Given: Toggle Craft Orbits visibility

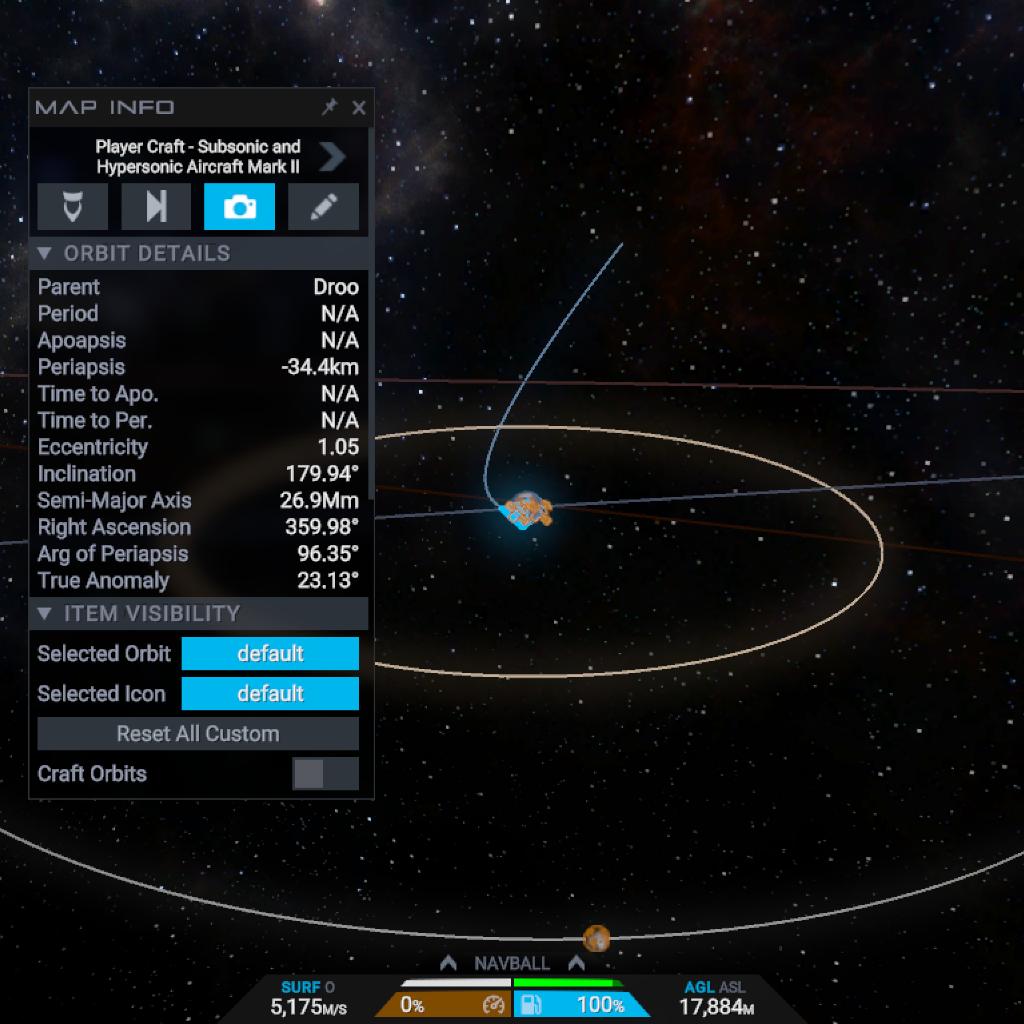Looking at the screenshot, I should (325, 774).
